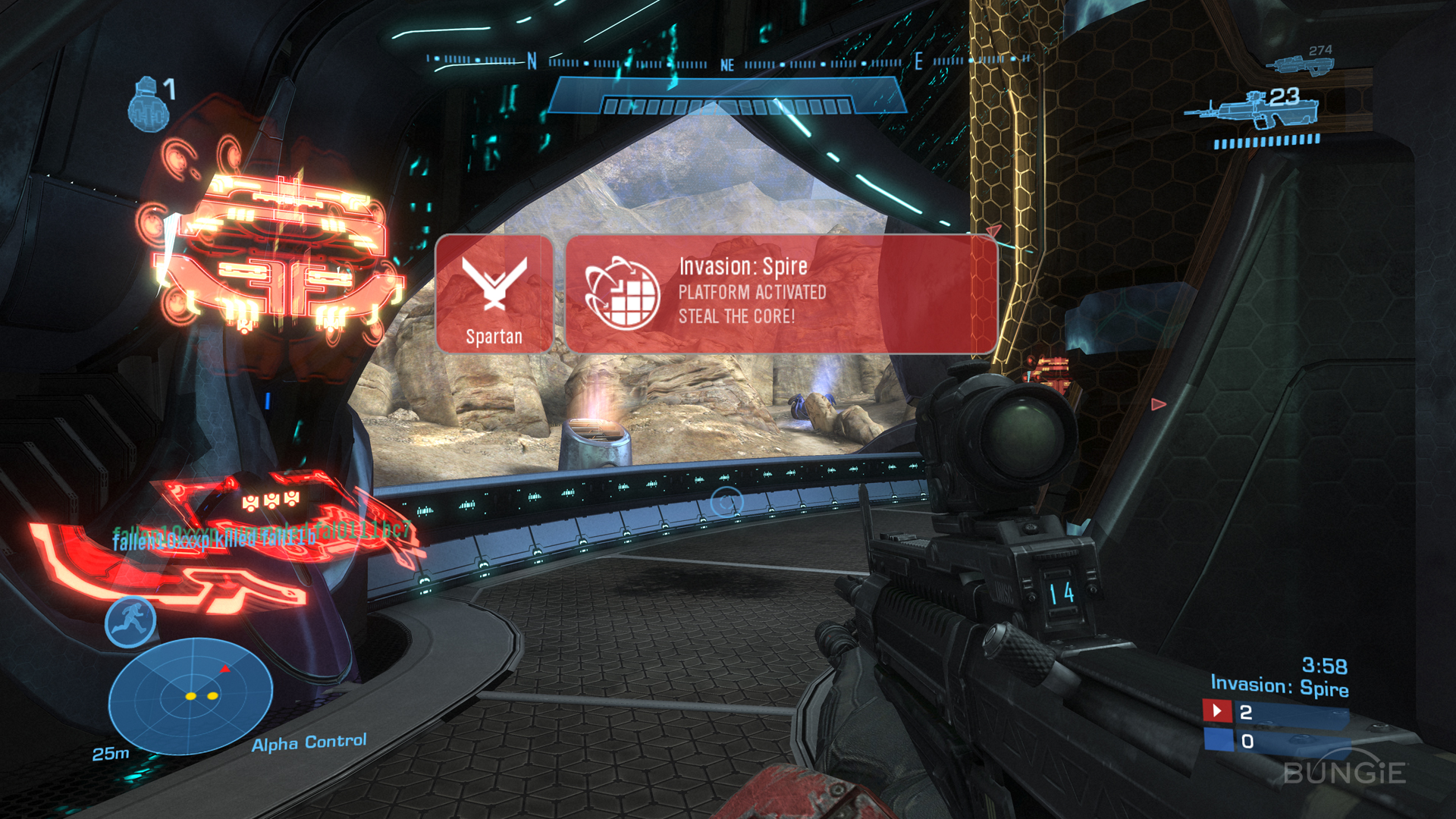The width and height of the screenshot is (1456, 819).
Task: Click the frag grenade icon
Action: (148, 106)
